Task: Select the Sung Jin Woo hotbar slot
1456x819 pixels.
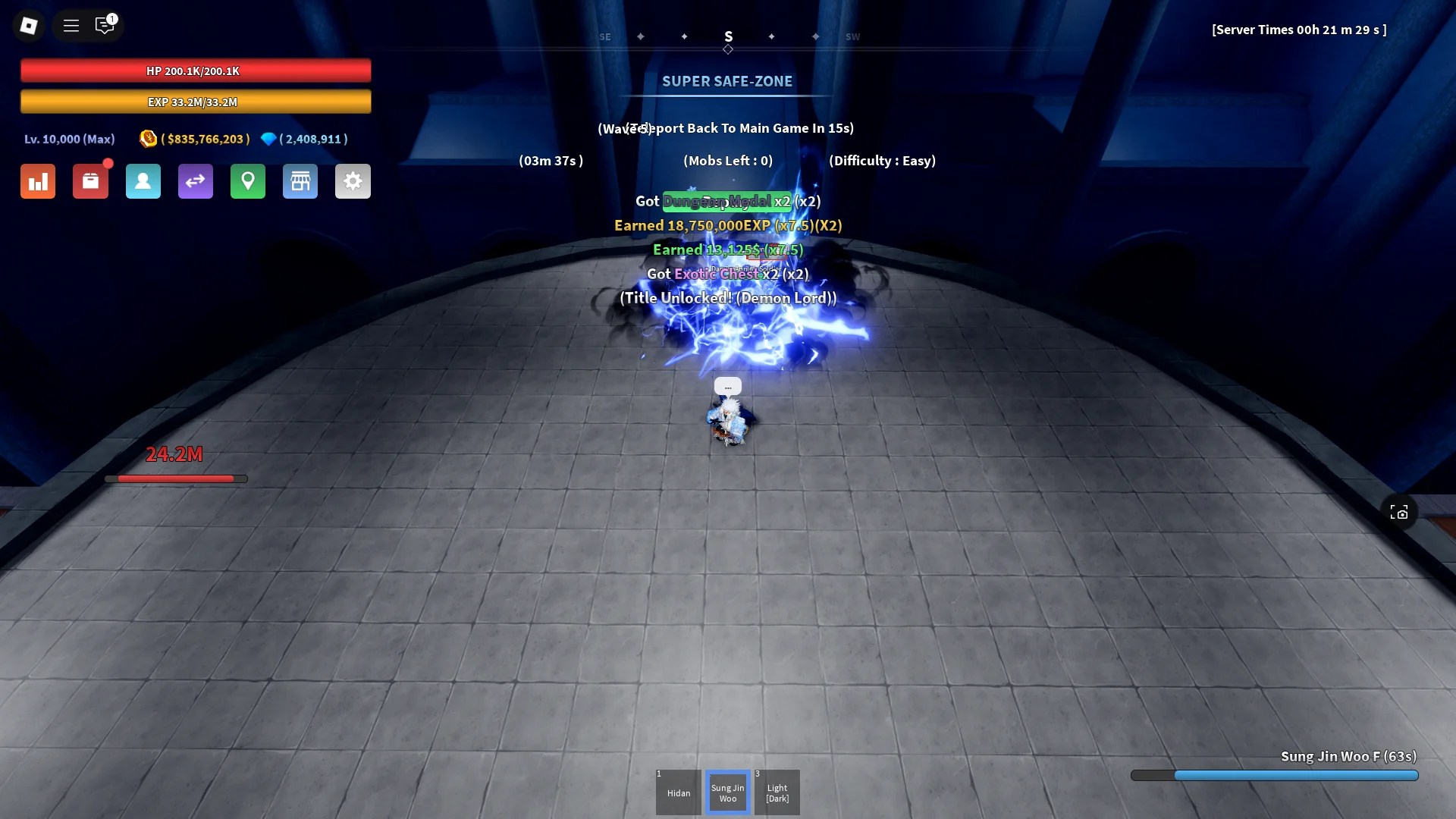Action: 727,792
